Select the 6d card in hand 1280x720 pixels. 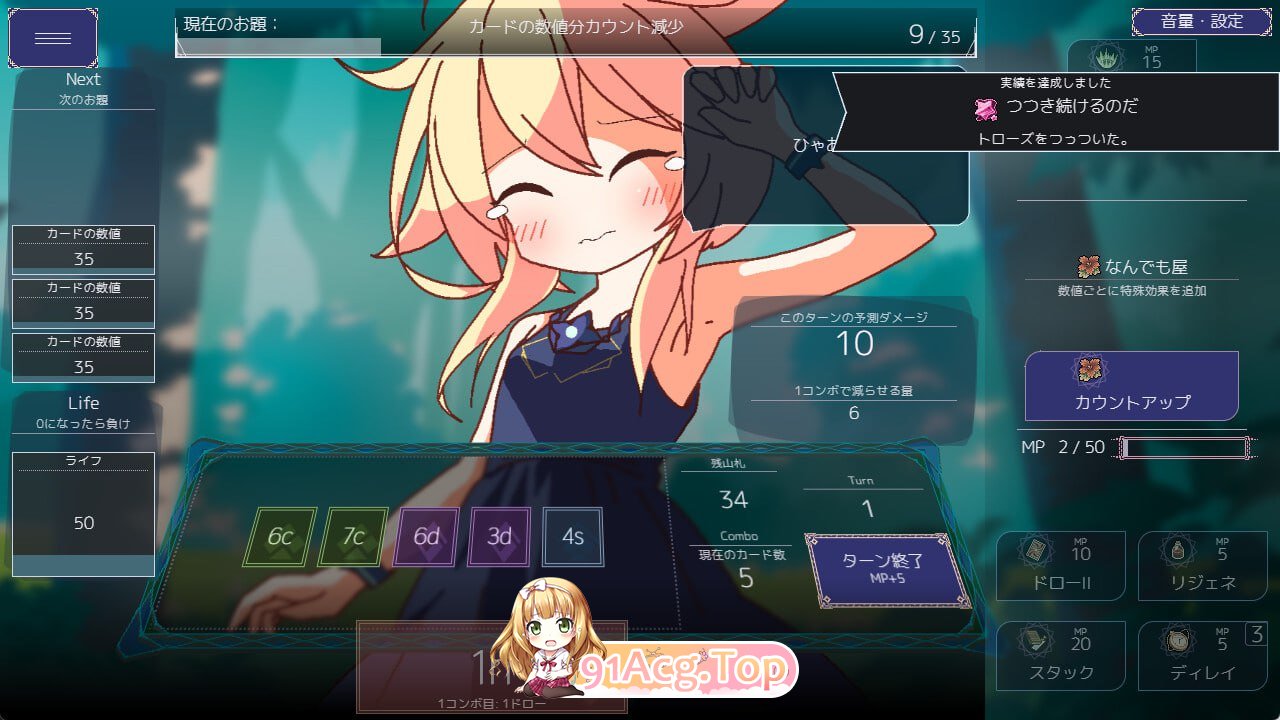point(425,536)
